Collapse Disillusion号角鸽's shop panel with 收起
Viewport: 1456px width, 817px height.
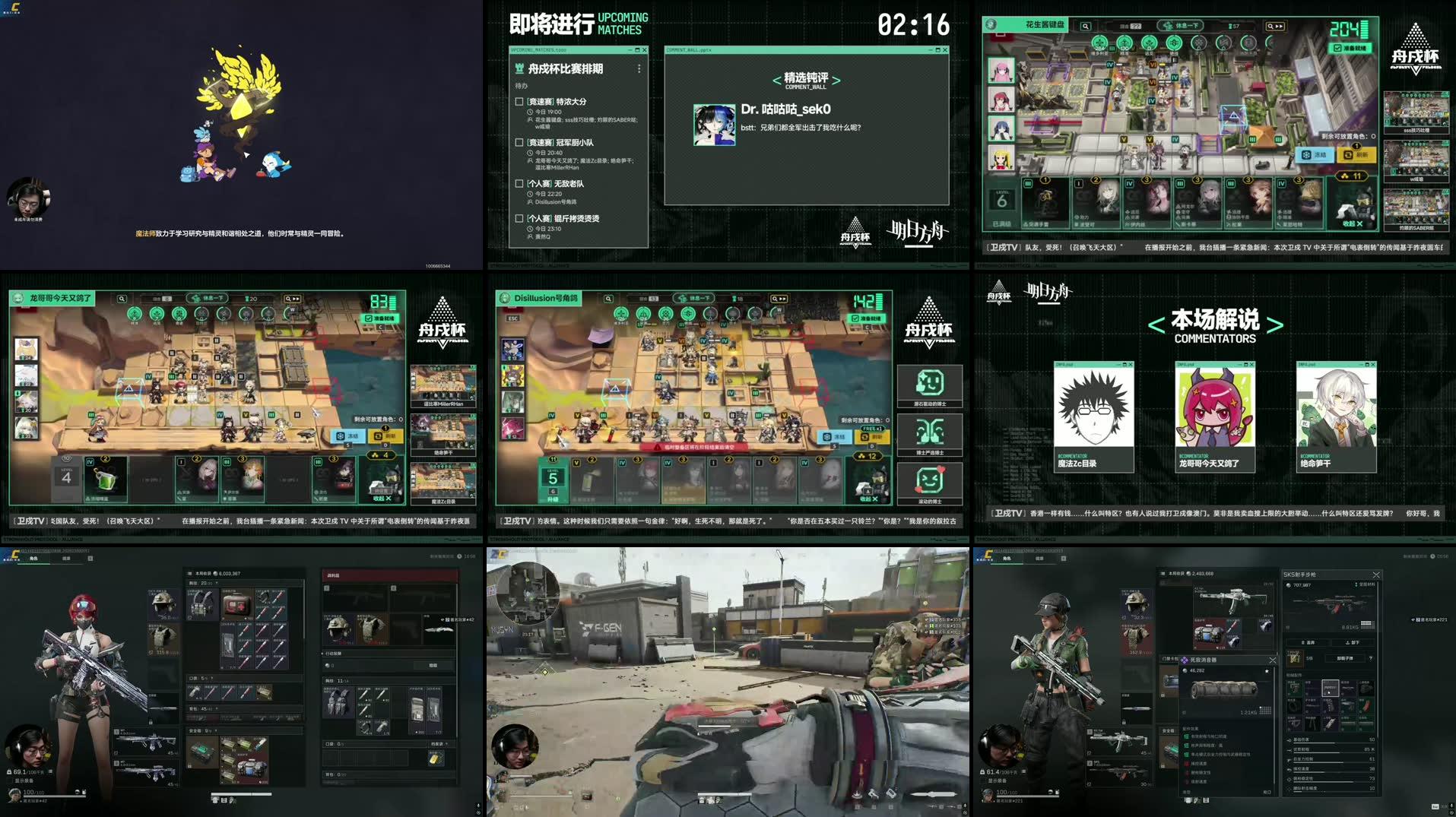866,498
